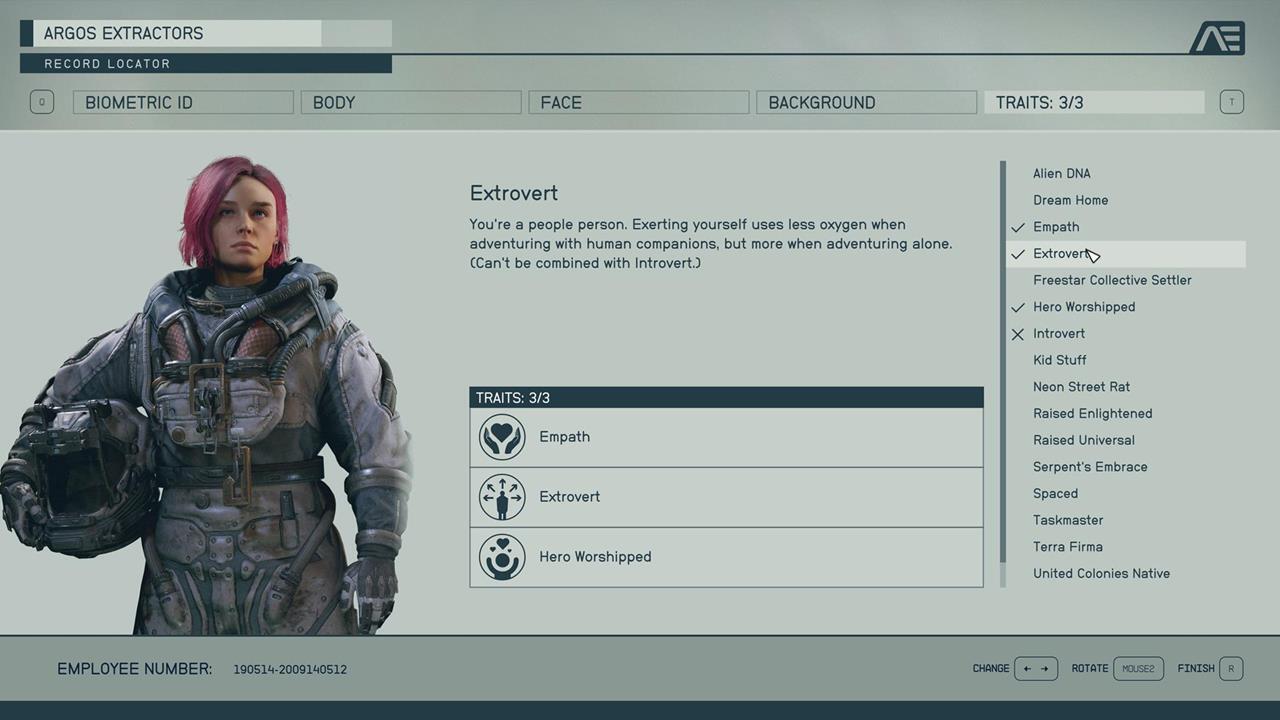Open the Body tab
The width and height of the screenshot is (1280, 720).
410,102
